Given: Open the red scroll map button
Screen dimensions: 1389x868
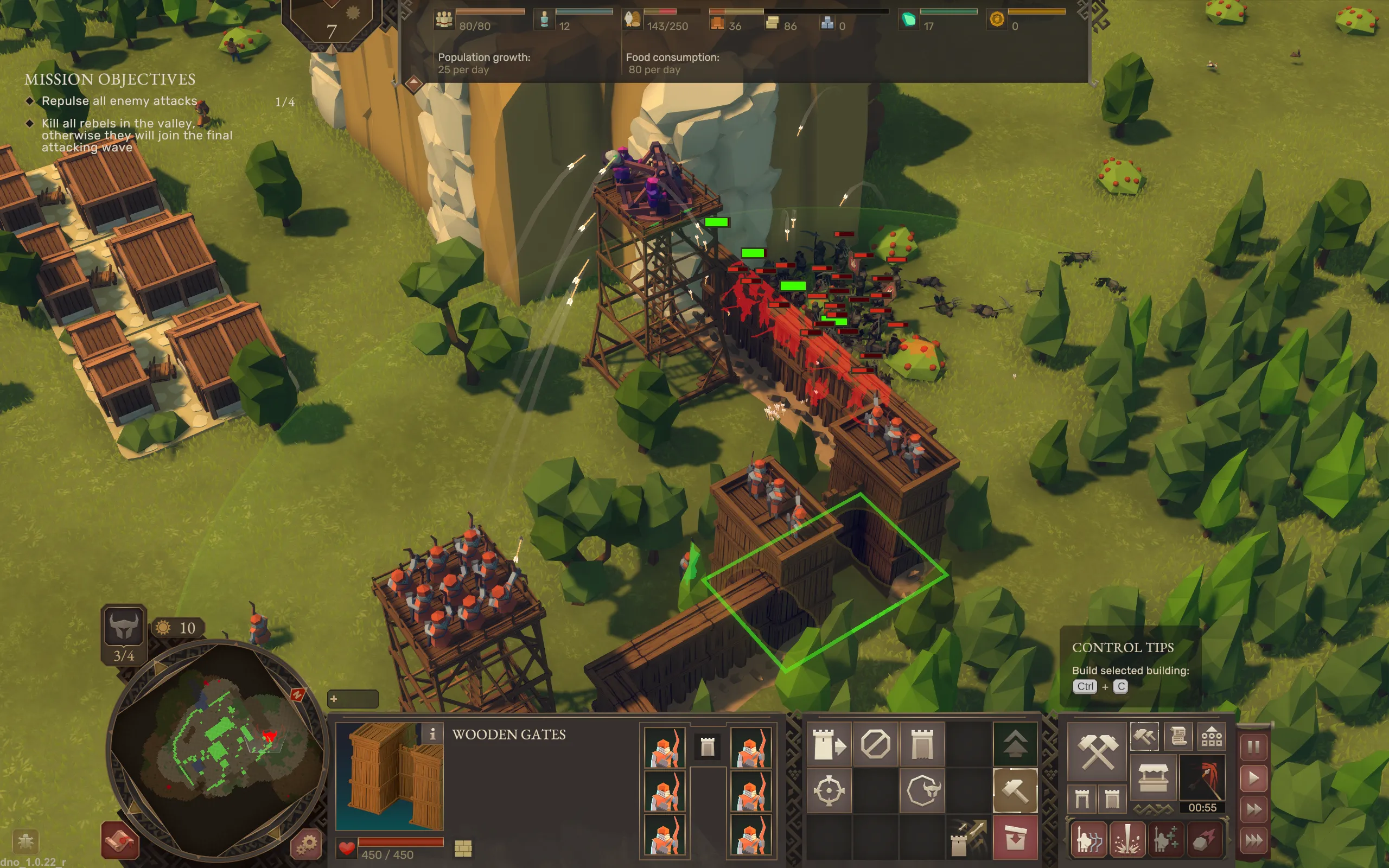Looking at the screenshot, I should click(x=120, y=841).
